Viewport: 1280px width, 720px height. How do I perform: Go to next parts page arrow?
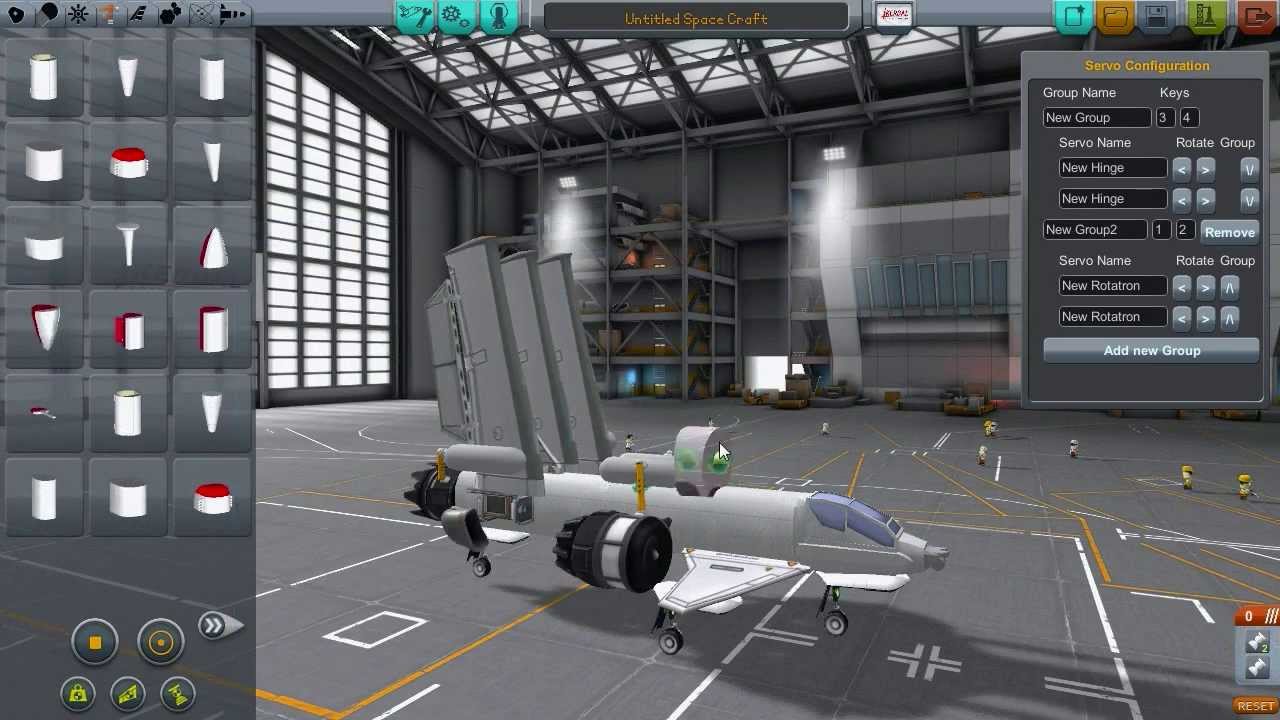click(x=218, y=626)
